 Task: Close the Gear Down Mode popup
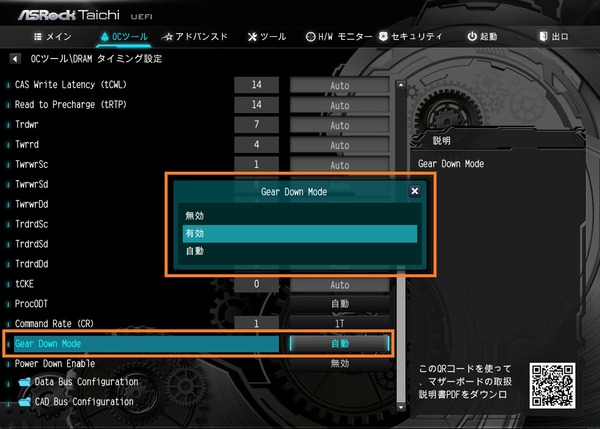click(x=414, y=190)
